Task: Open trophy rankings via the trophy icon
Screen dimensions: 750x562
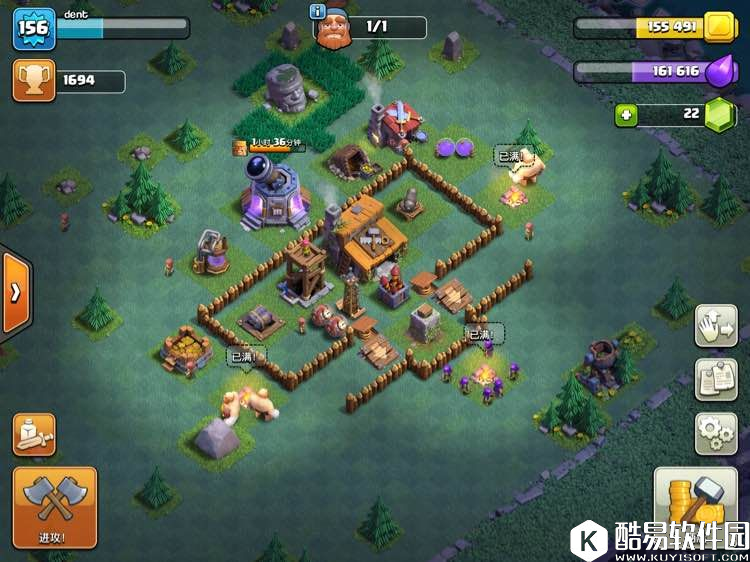Action: click(x=33, y=80)
